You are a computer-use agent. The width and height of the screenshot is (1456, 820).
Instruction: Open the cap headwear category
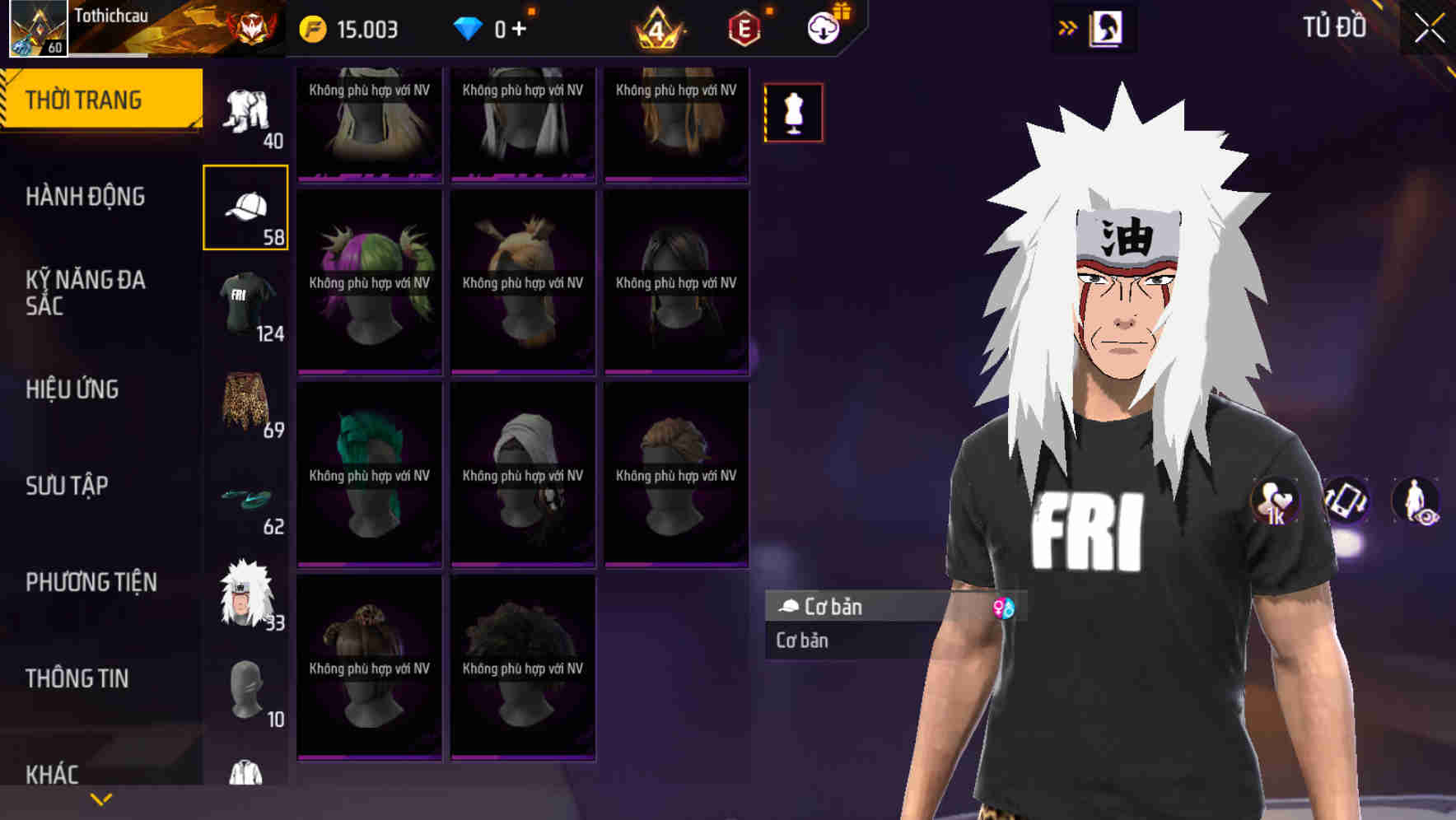click(x=245, y=204)
